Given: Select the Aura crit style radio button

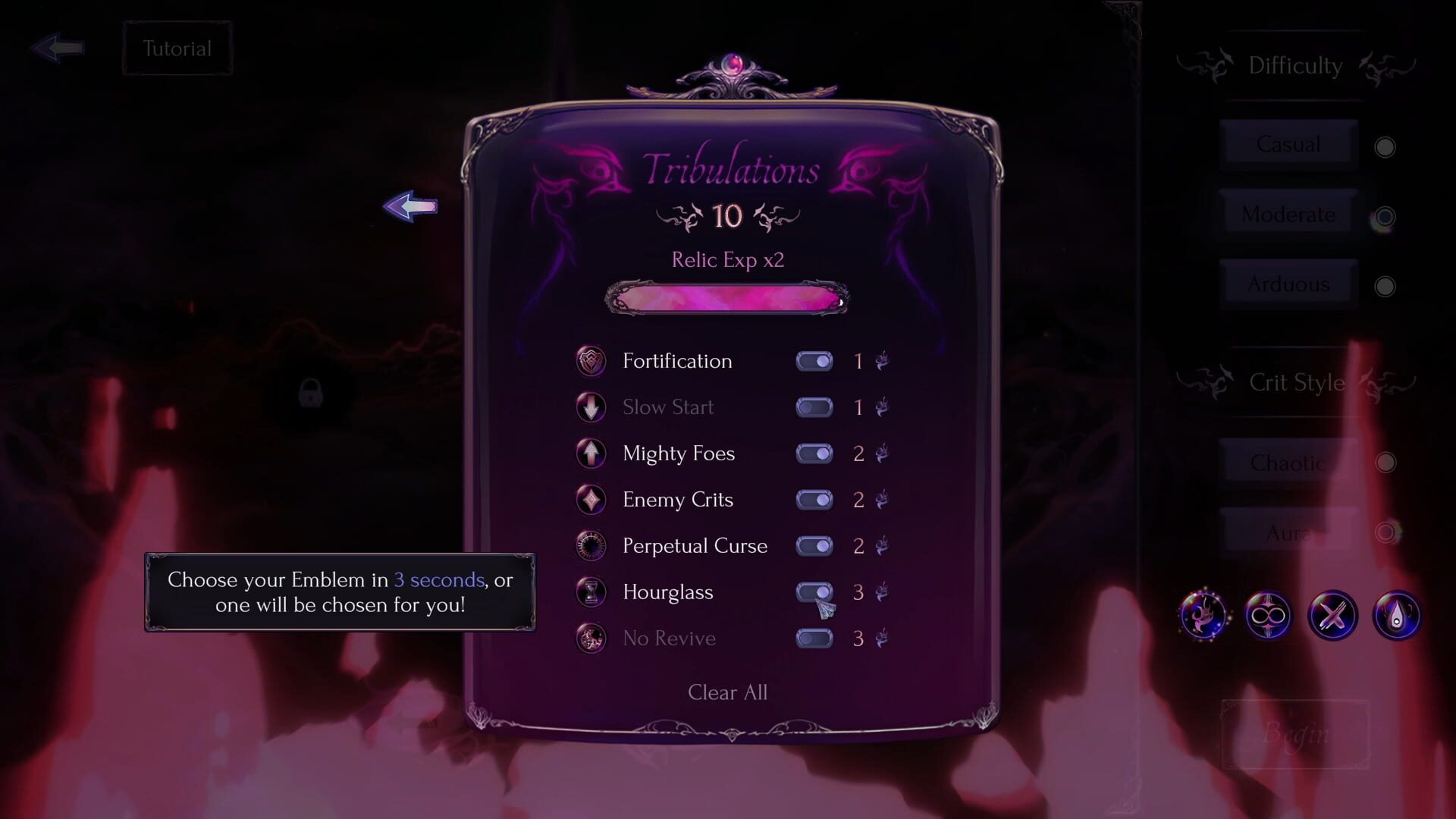Looking at the screenshot, I should click(1387, 532).
